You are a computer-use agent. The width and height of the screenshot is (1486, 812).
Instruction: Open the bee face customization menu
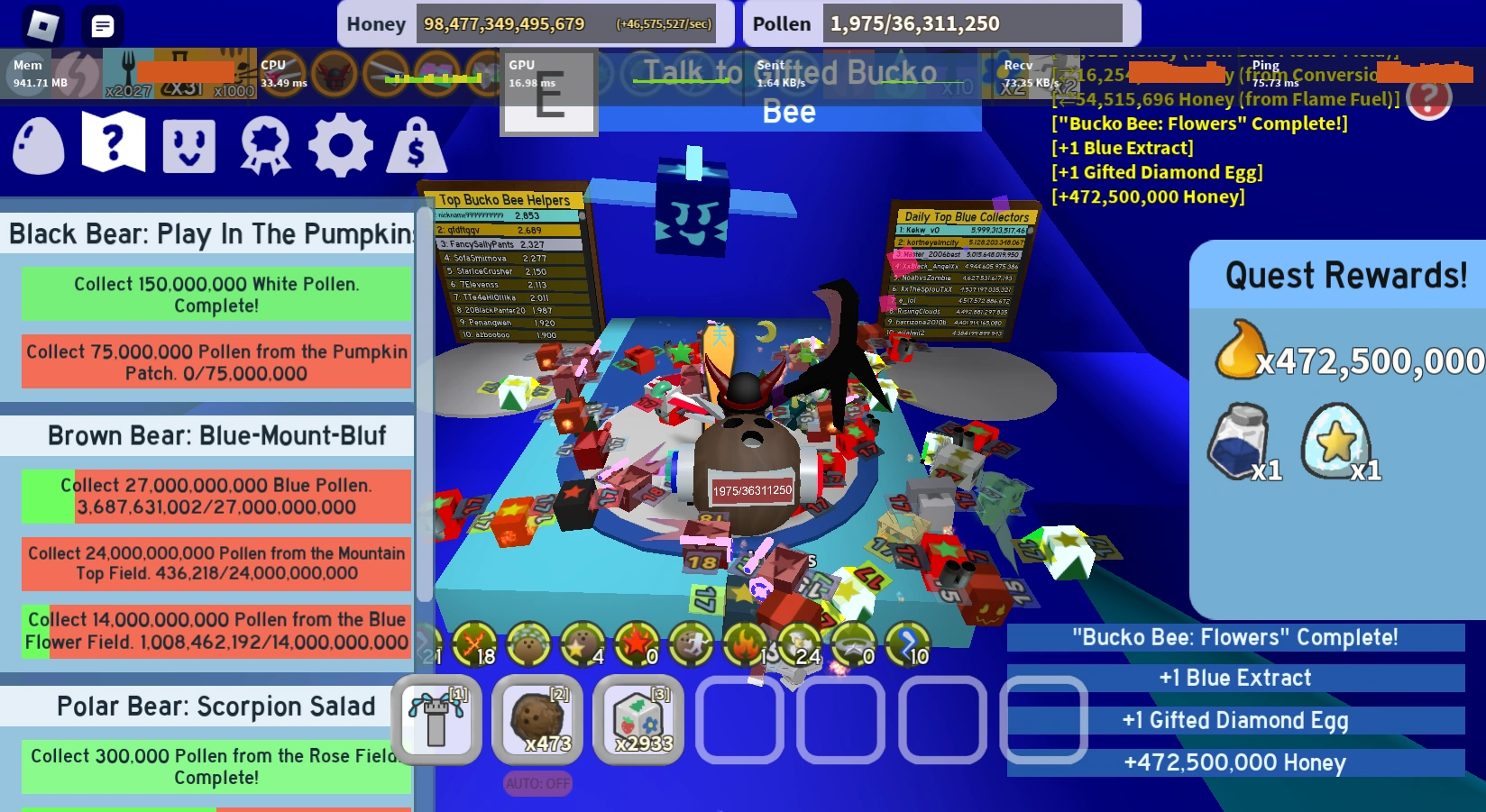[x=188, y=143]
